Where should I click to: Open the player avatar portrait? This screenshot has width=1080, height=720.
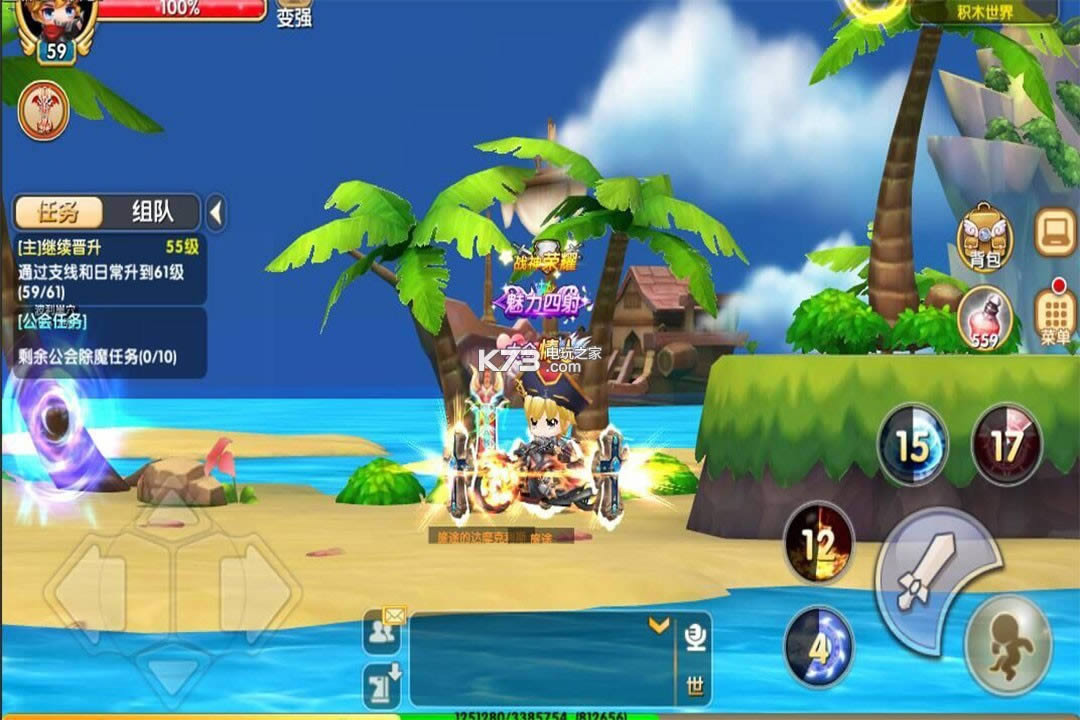(x=57, y=20)
